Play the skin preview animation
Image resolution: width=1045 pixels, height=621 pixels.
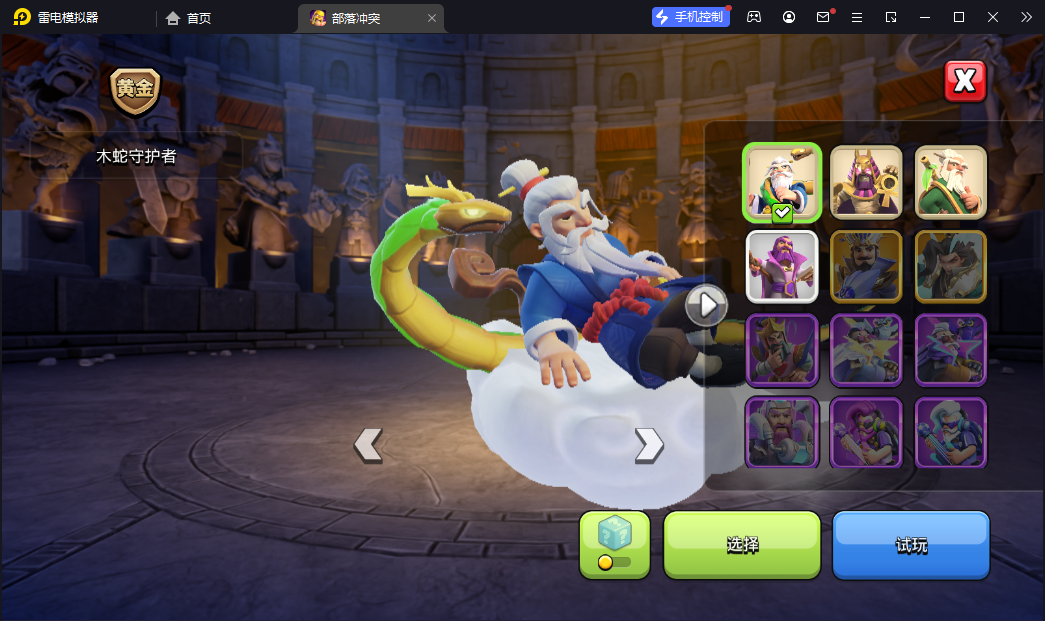[706, 305]
